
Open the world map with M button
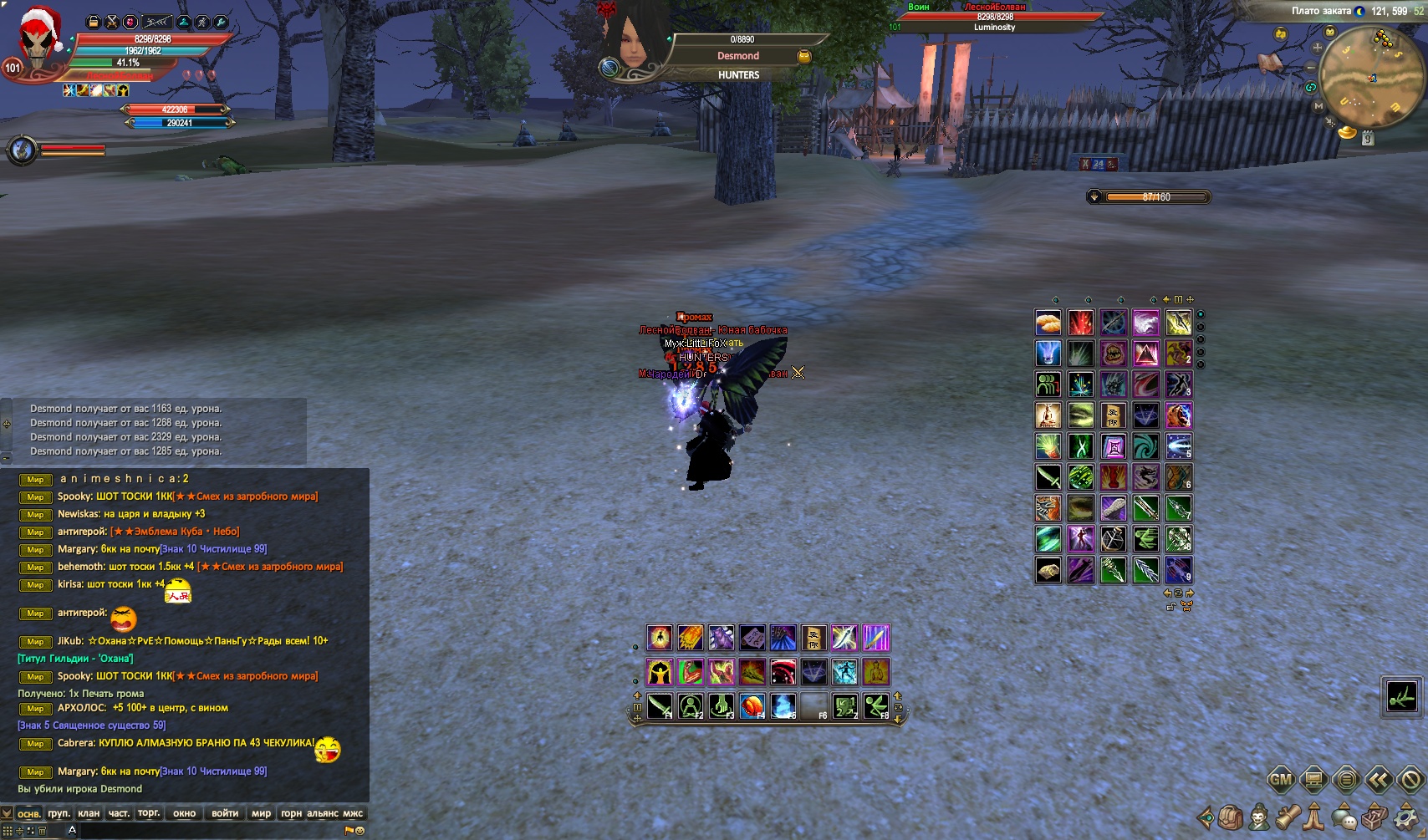click(1318, 106)
